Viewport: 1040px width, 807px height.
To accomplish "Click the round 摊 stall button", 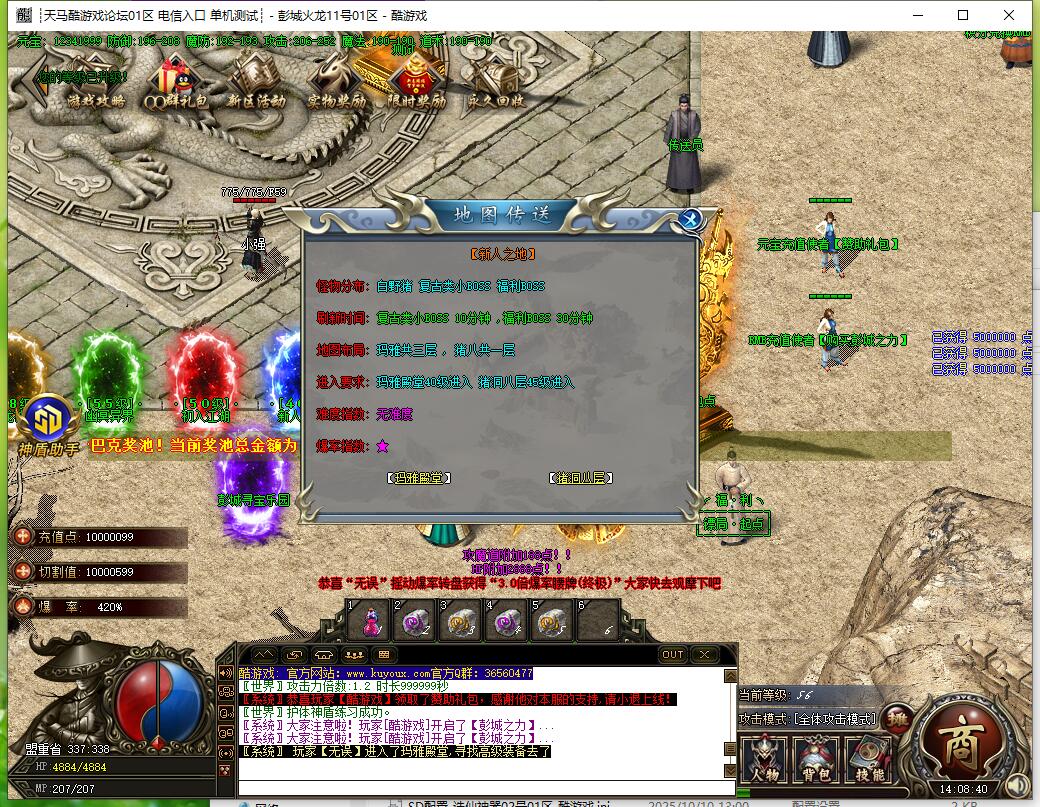I will pyautogui.click(x=897, y=720).
